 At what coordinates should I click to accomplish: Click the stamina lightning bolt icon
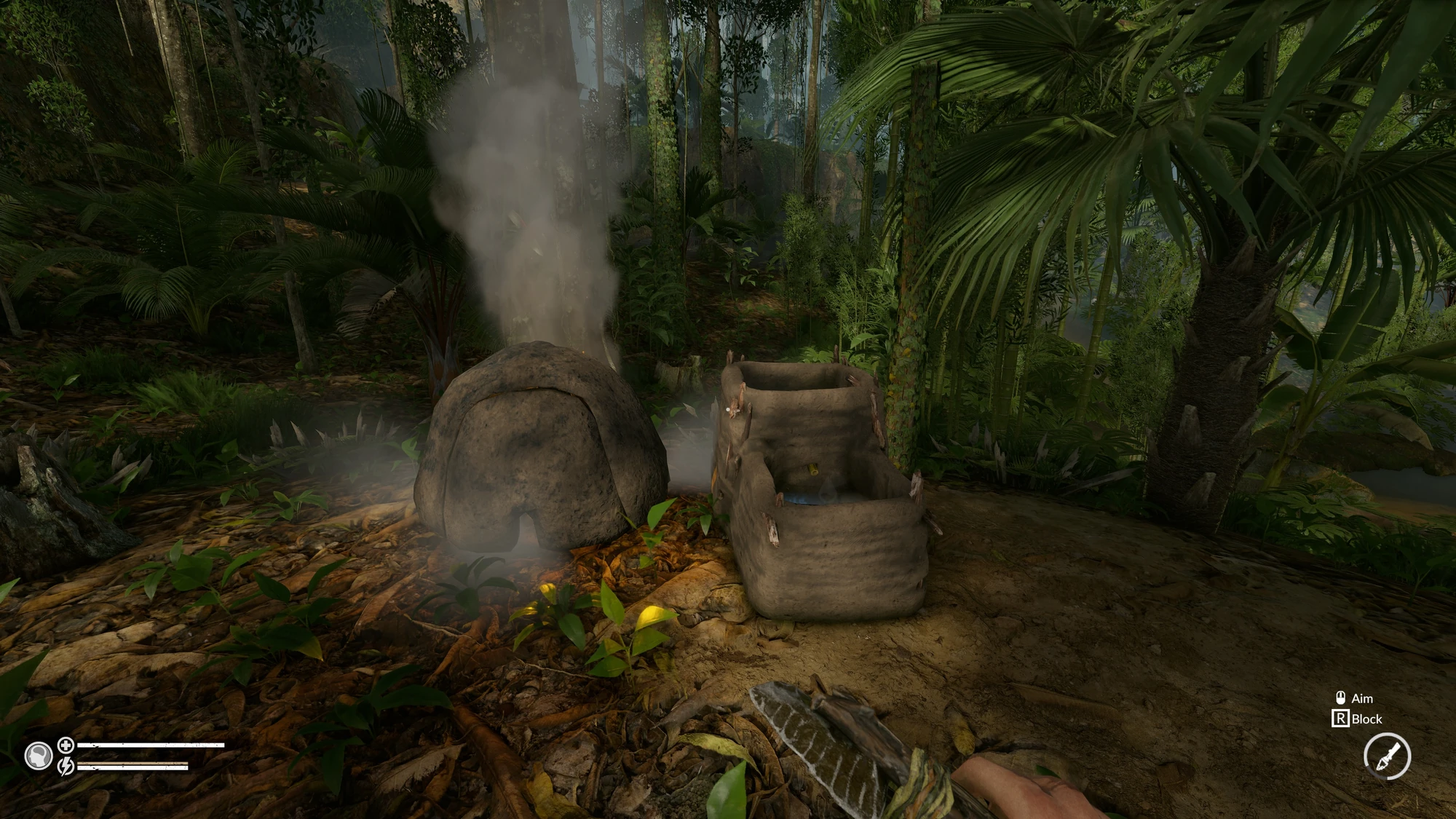65,767
